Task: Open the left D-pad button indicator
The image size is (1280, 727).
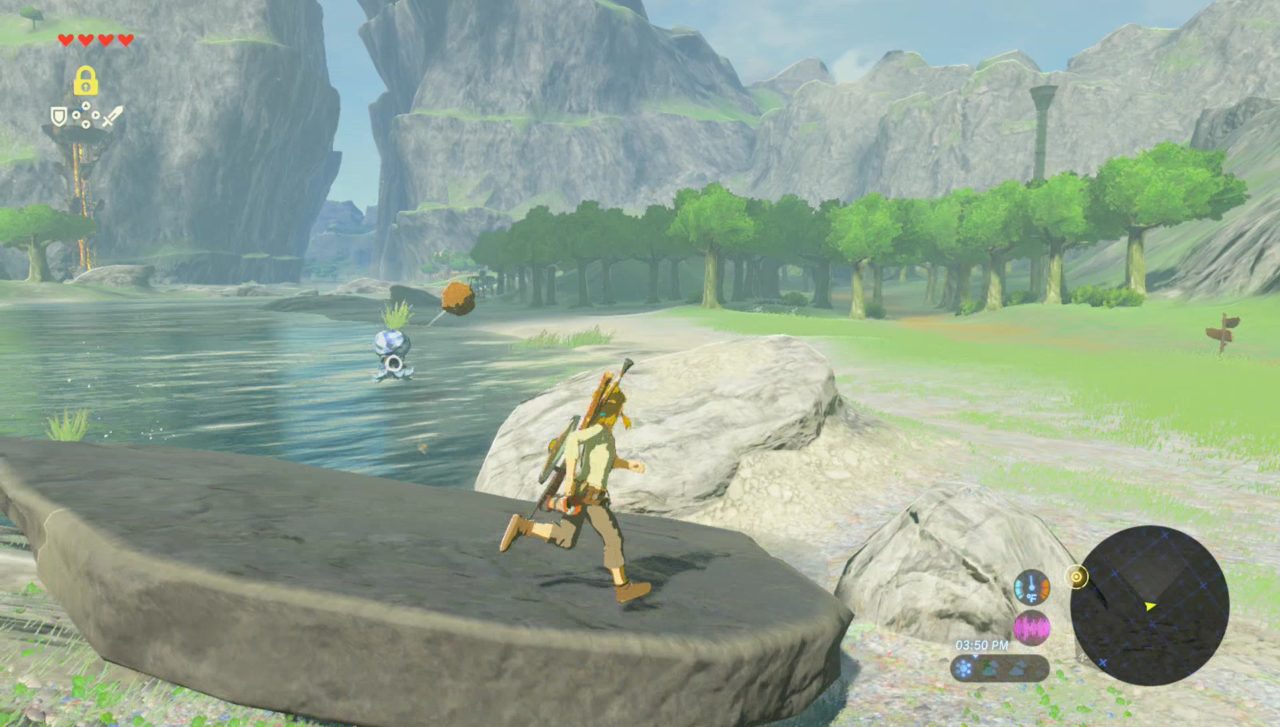Action: tap(76, 114)
